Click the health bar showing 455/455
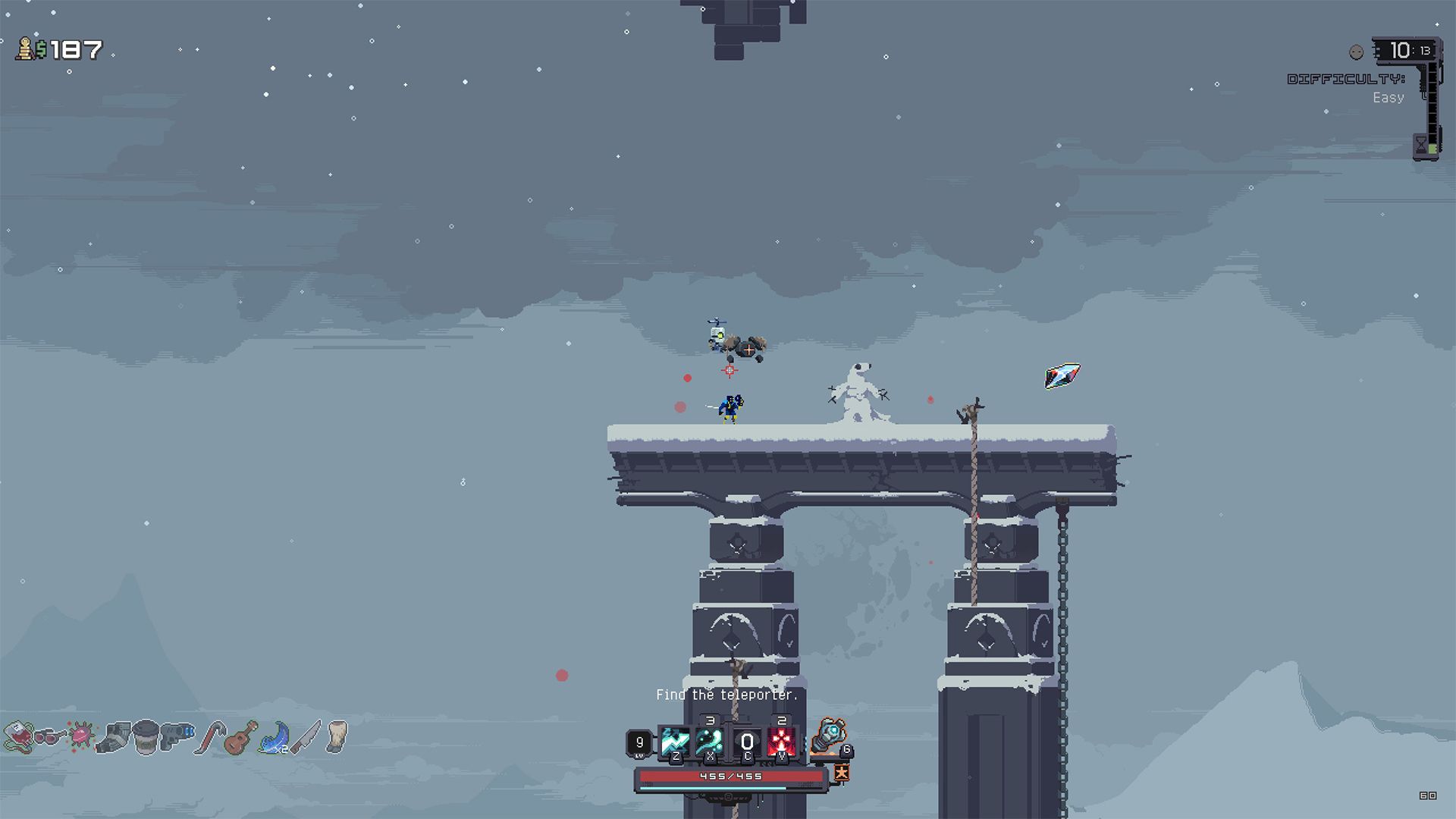The width and height of the screenshot is (1456, 819). pyautogui.click(x=730, y=777)
